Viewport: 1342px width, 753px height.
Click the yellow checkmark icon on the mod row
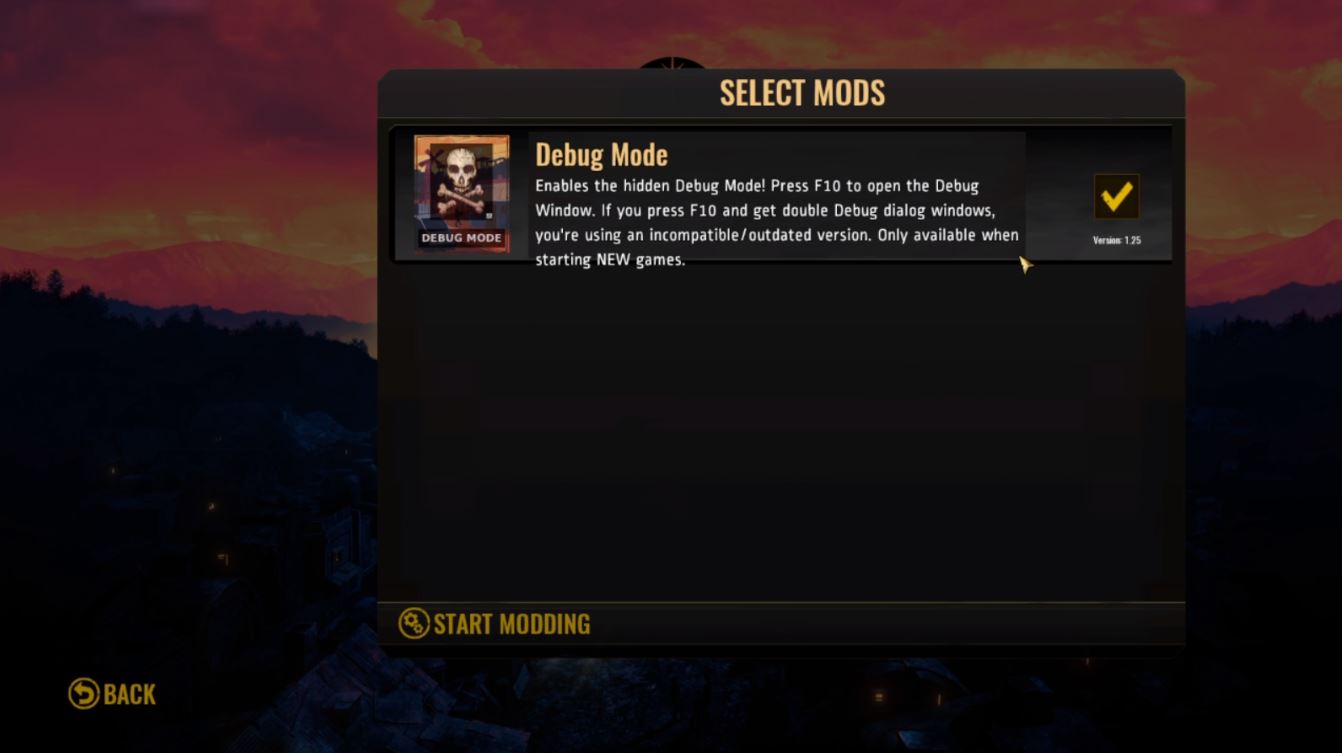pyautogui.click(x=1117, y=196)
